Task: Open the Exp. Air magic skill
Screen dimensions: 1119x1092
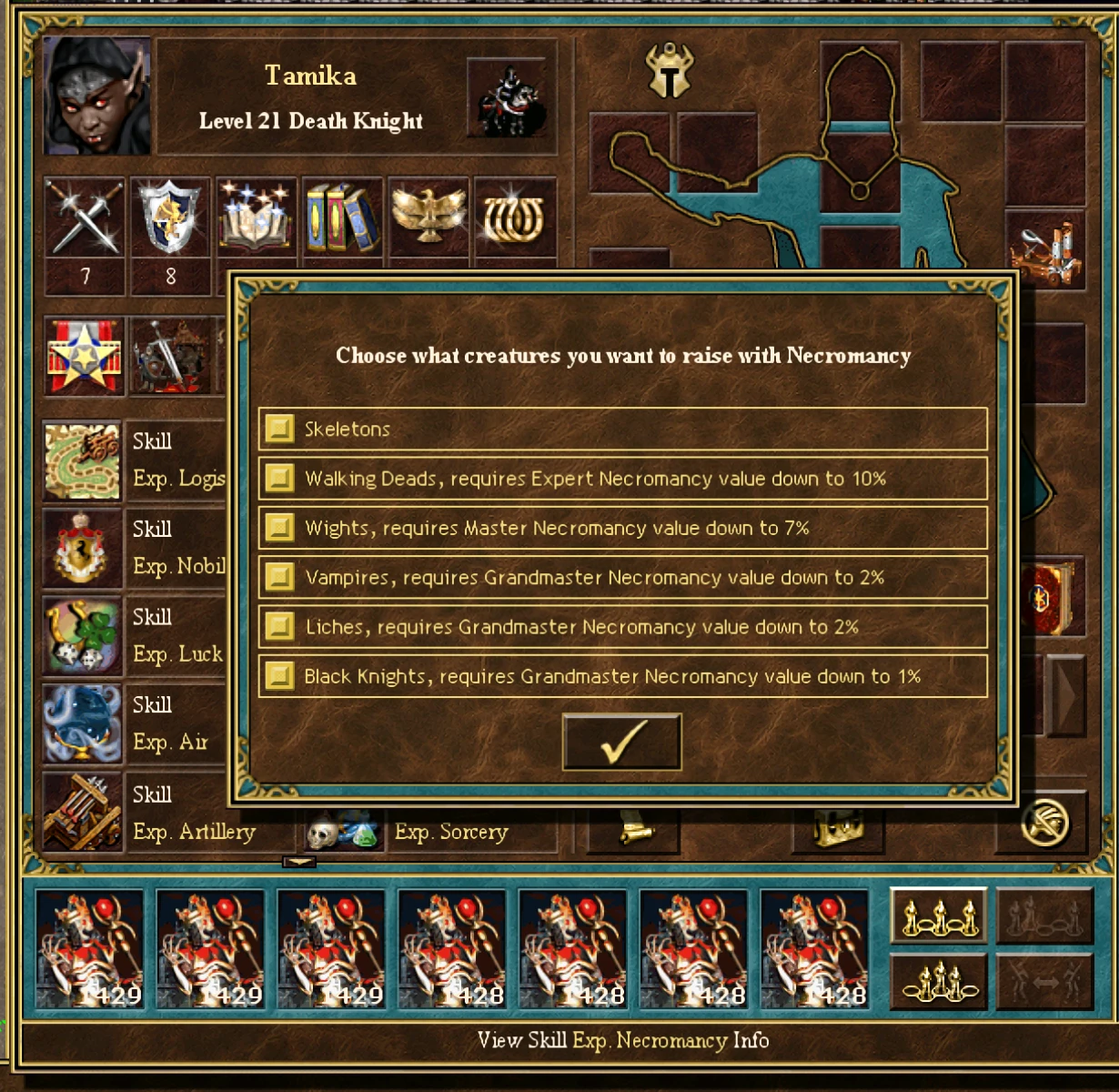Action: tap(83, 724)
